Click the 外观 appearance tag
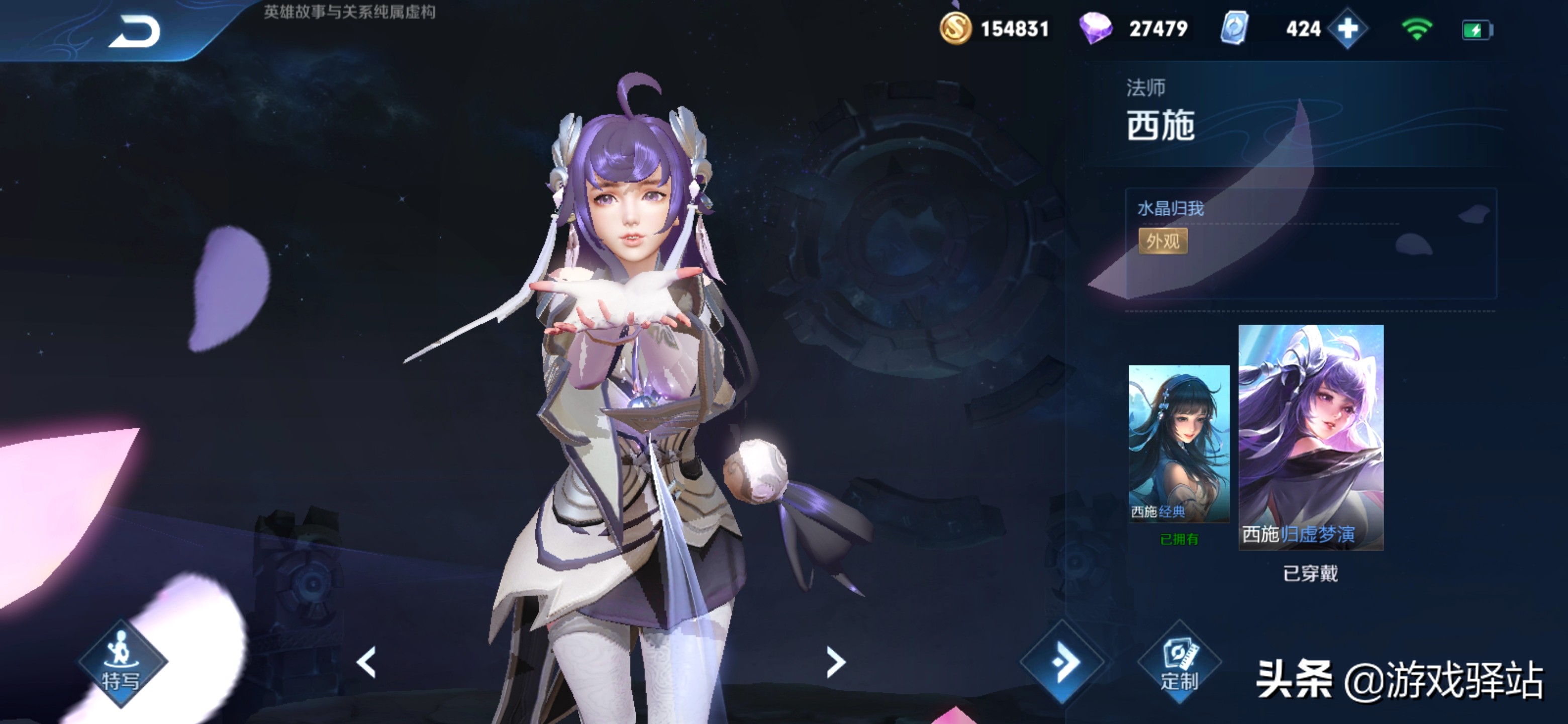The height and width of the screenshot is (724, 1568). (1162, 242)
